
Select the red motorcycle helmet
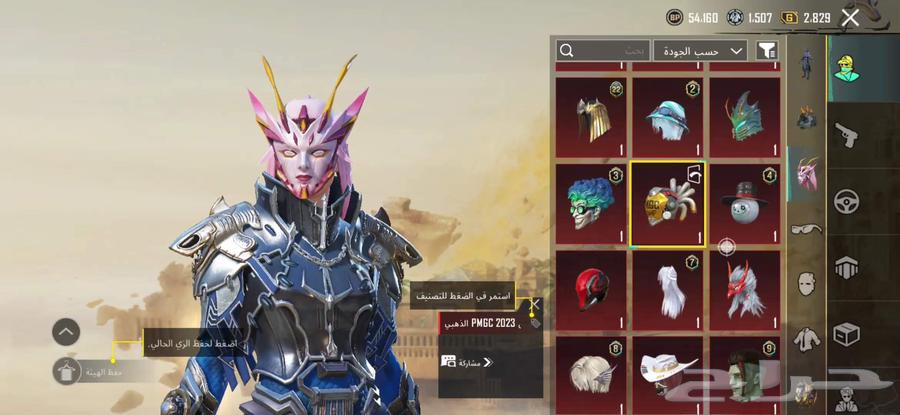click(590, 290)
